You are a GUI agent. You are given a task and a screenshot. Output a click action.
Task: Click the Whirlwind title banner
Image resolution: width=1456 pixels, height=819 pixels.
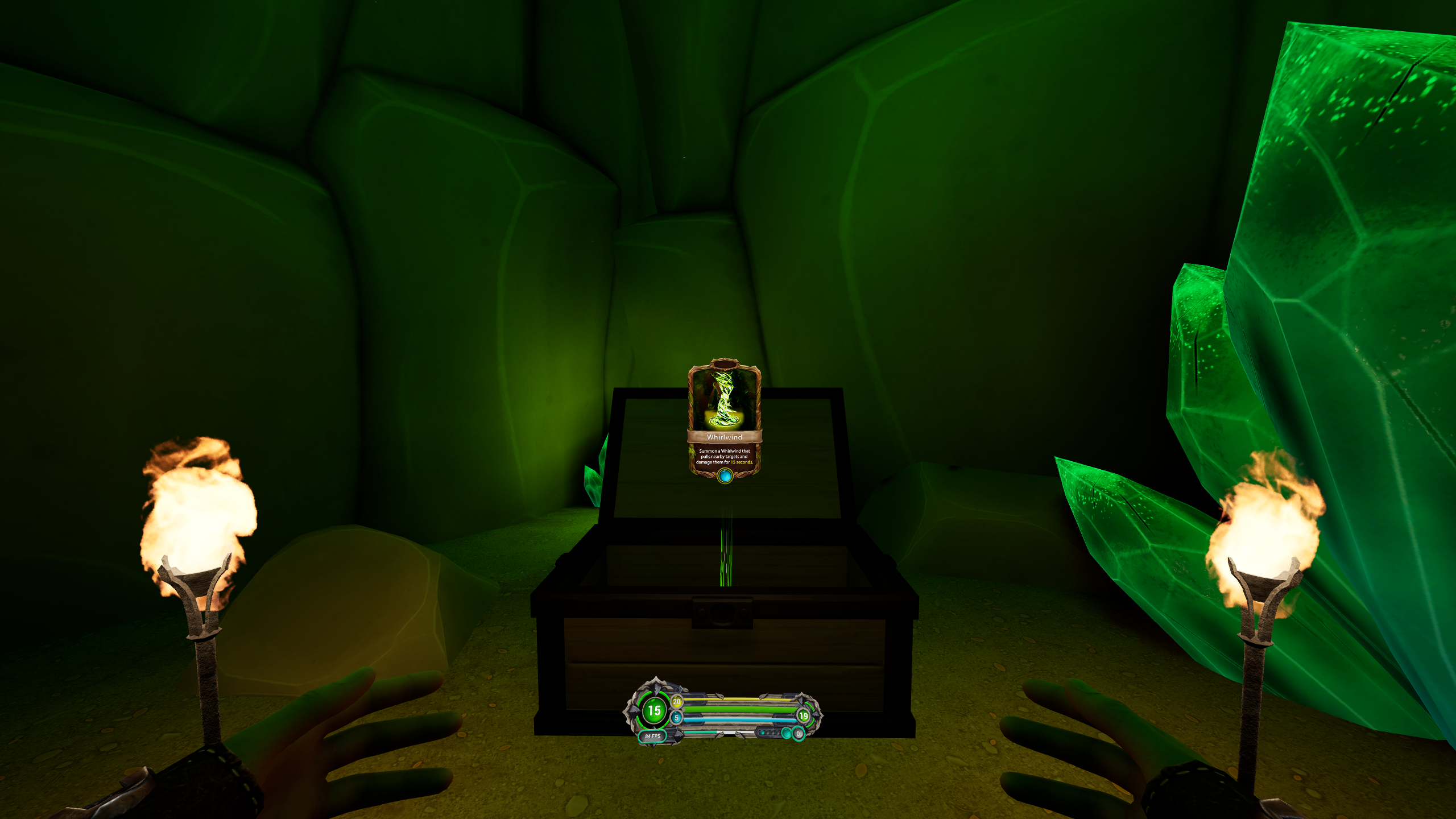coord(724,437)
